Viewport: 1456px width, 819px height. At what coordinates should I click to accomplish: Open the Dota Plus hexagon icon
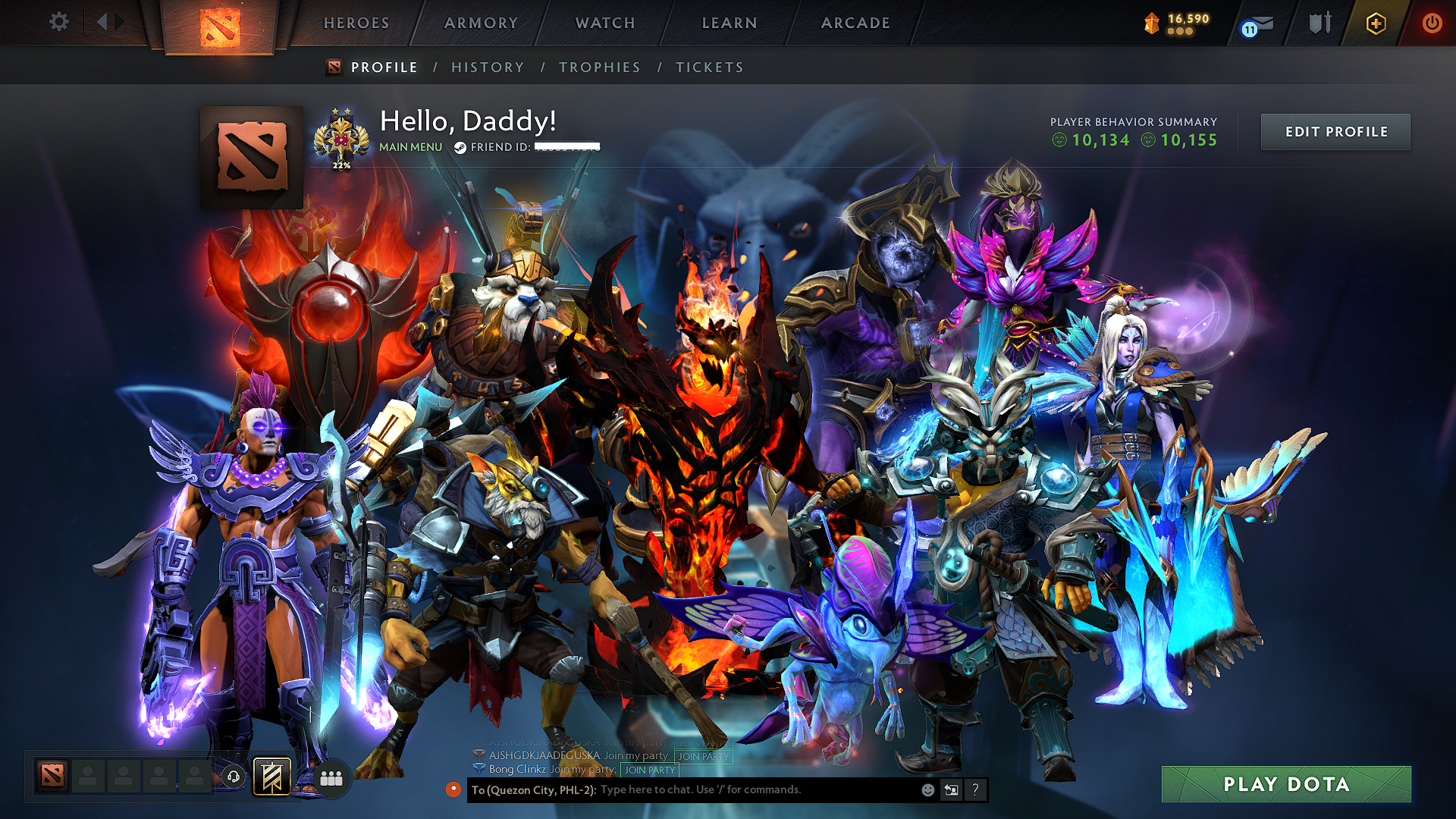(x=1375, y=24)
